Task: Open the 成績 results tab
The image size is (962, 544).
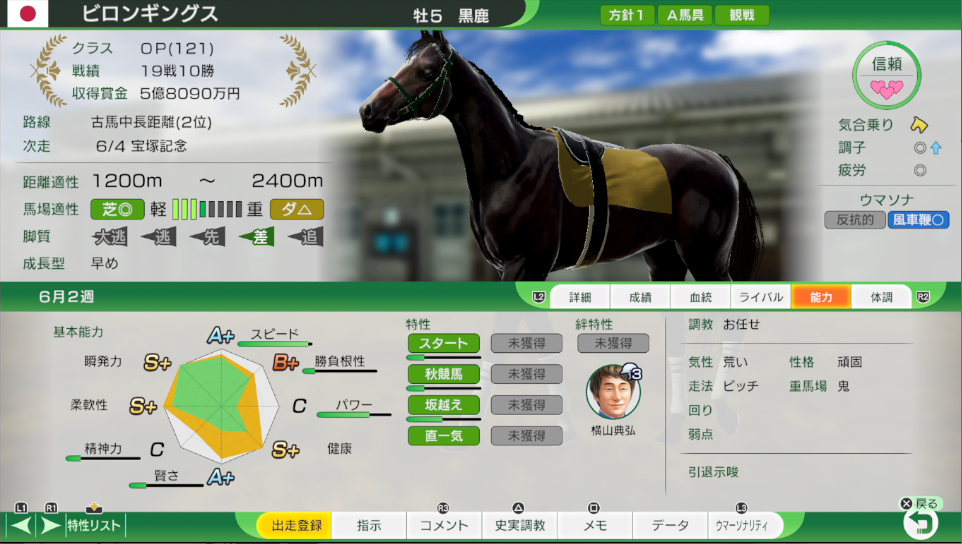Action: click(639, 297)
